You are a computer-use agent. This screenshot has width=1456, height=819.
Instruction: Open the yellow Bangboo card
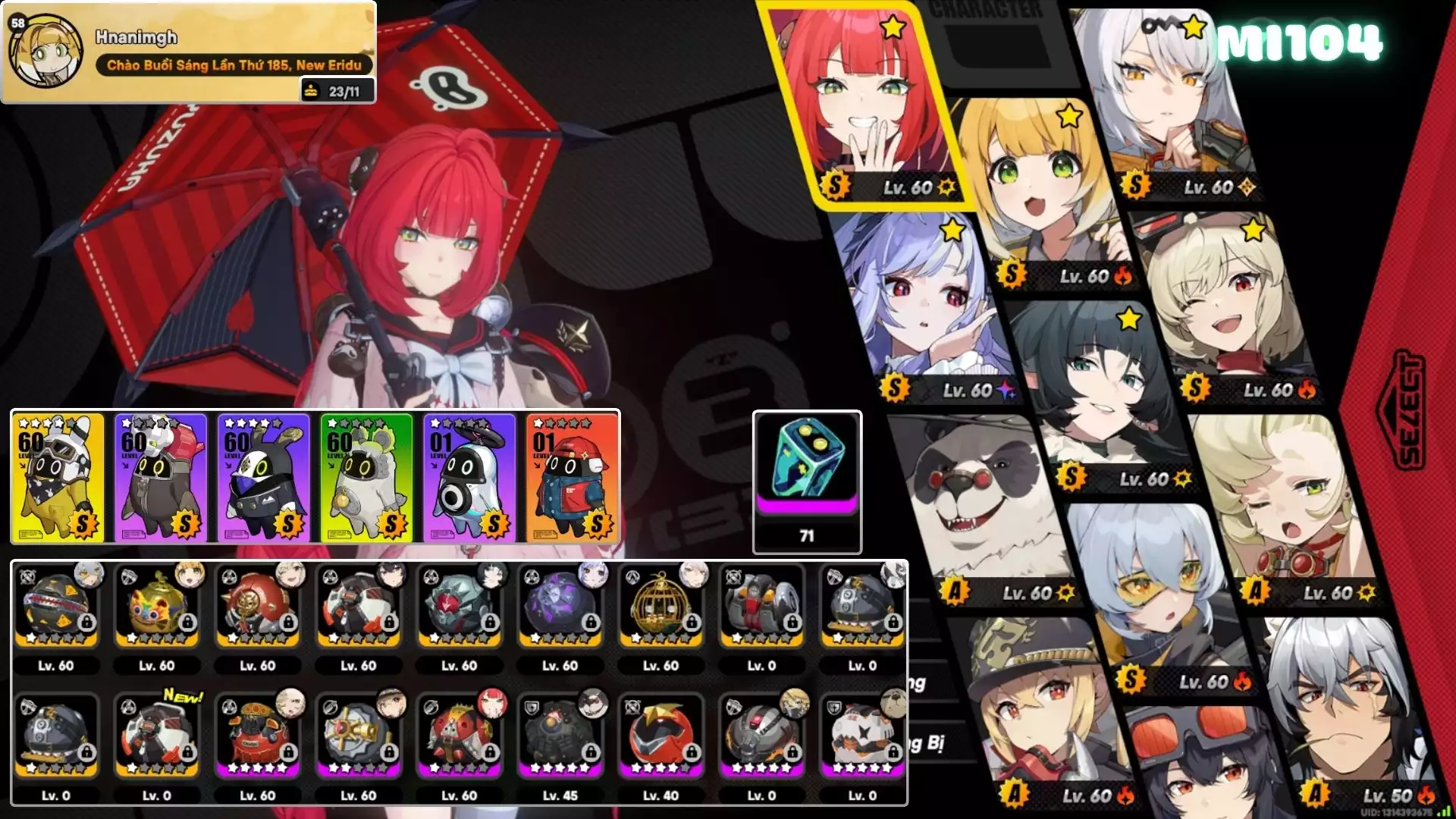click(58, 477)
